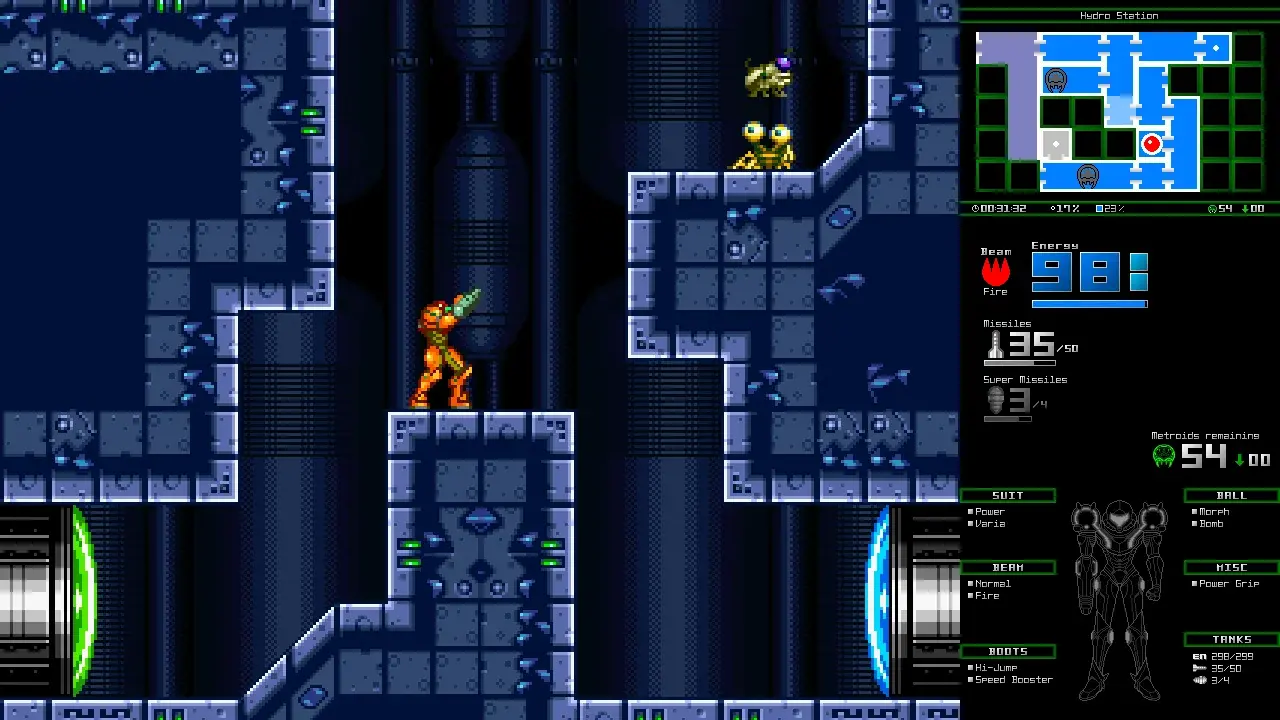Select the SUIT category header
1280x720 pixels.
tap(1007, 495)
